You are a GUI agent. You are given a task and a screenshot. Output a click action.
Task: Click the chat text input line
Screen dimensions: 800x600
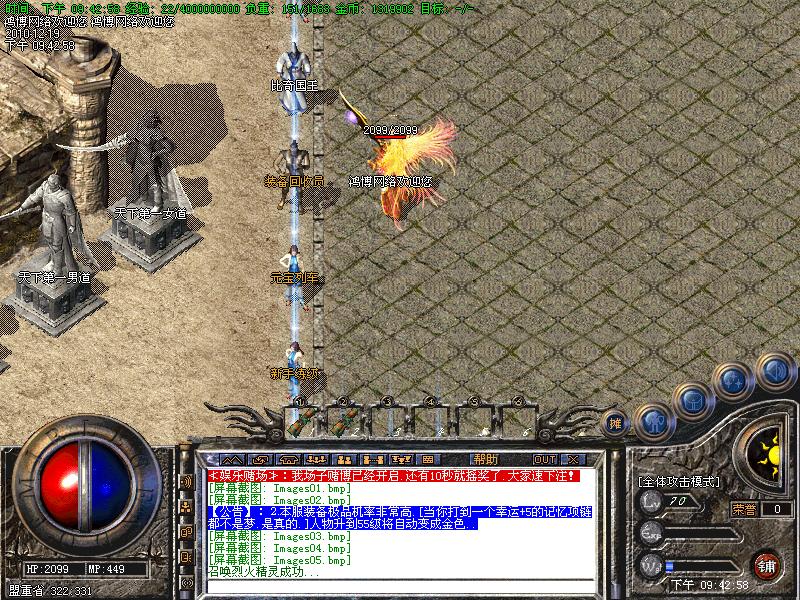[400, 586]
